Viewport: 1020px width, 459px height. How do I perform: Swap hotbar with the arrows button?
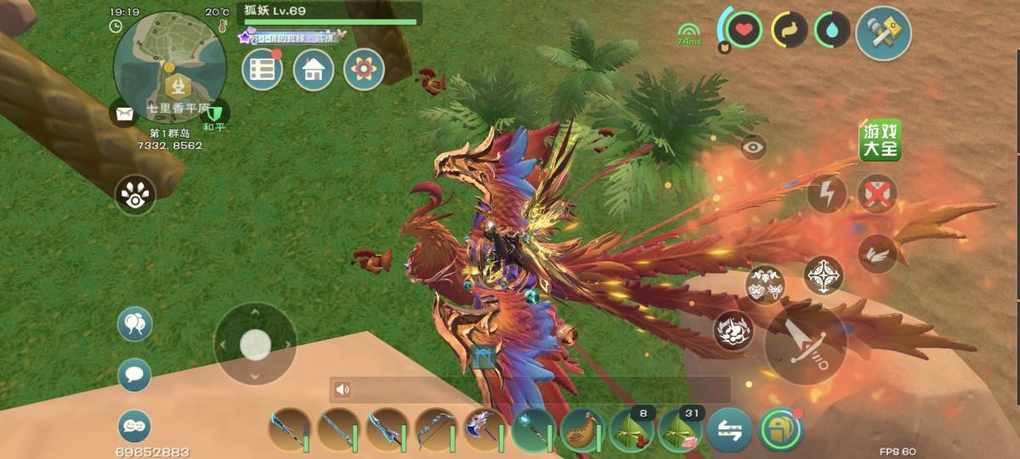pyautogui.click(x=729, y=431)
